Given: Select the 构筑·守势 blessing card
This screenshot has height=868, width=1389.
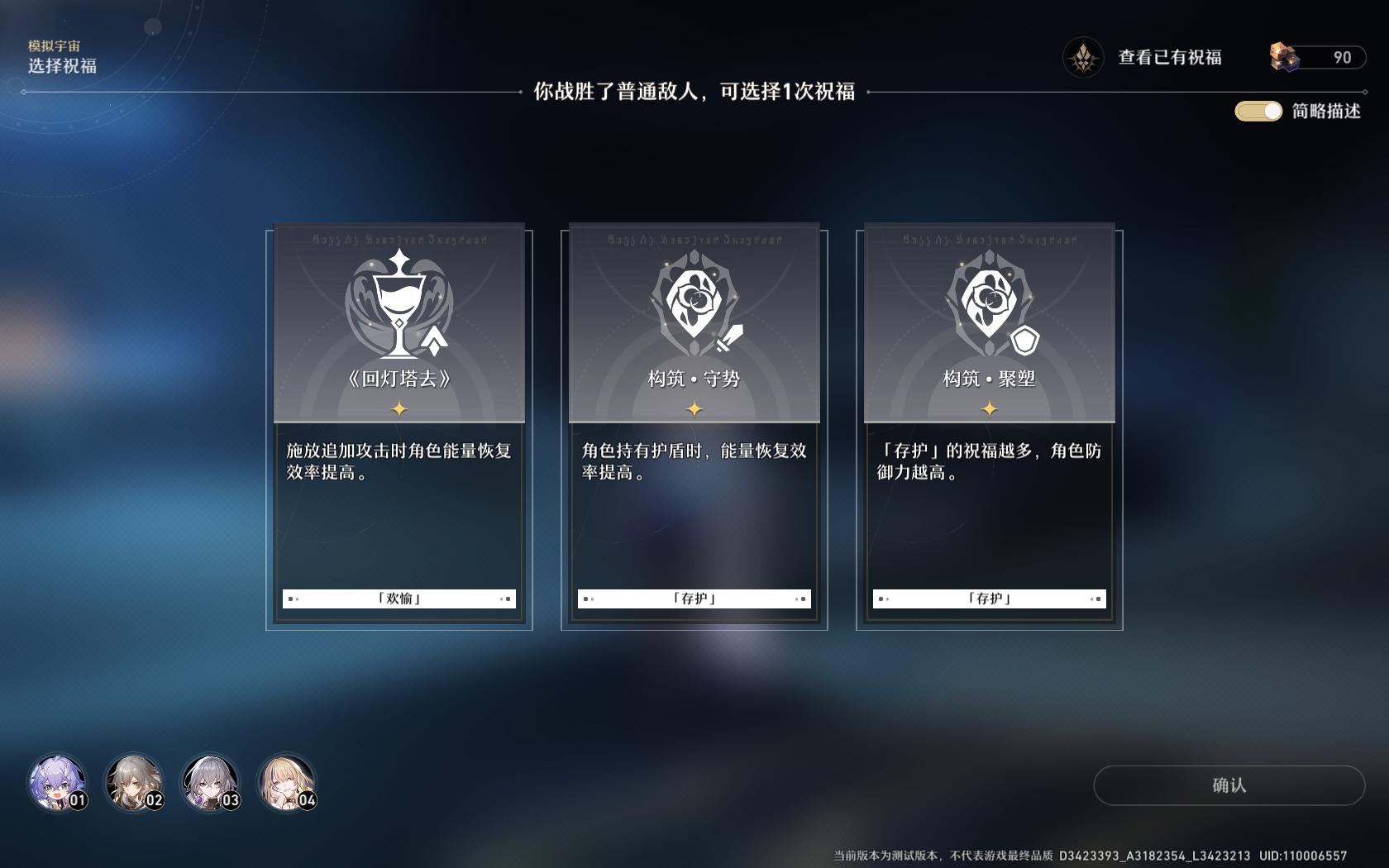Looking at the screenshot, I should pyautogui.click(x=693, y=426).
